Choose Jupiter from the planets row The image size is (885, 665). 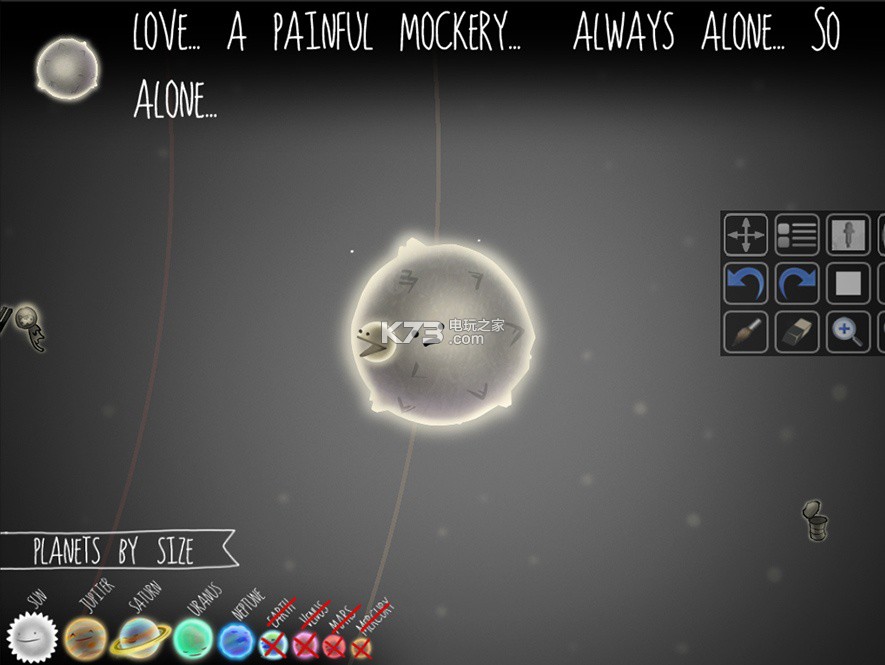(x=85, y=638)
